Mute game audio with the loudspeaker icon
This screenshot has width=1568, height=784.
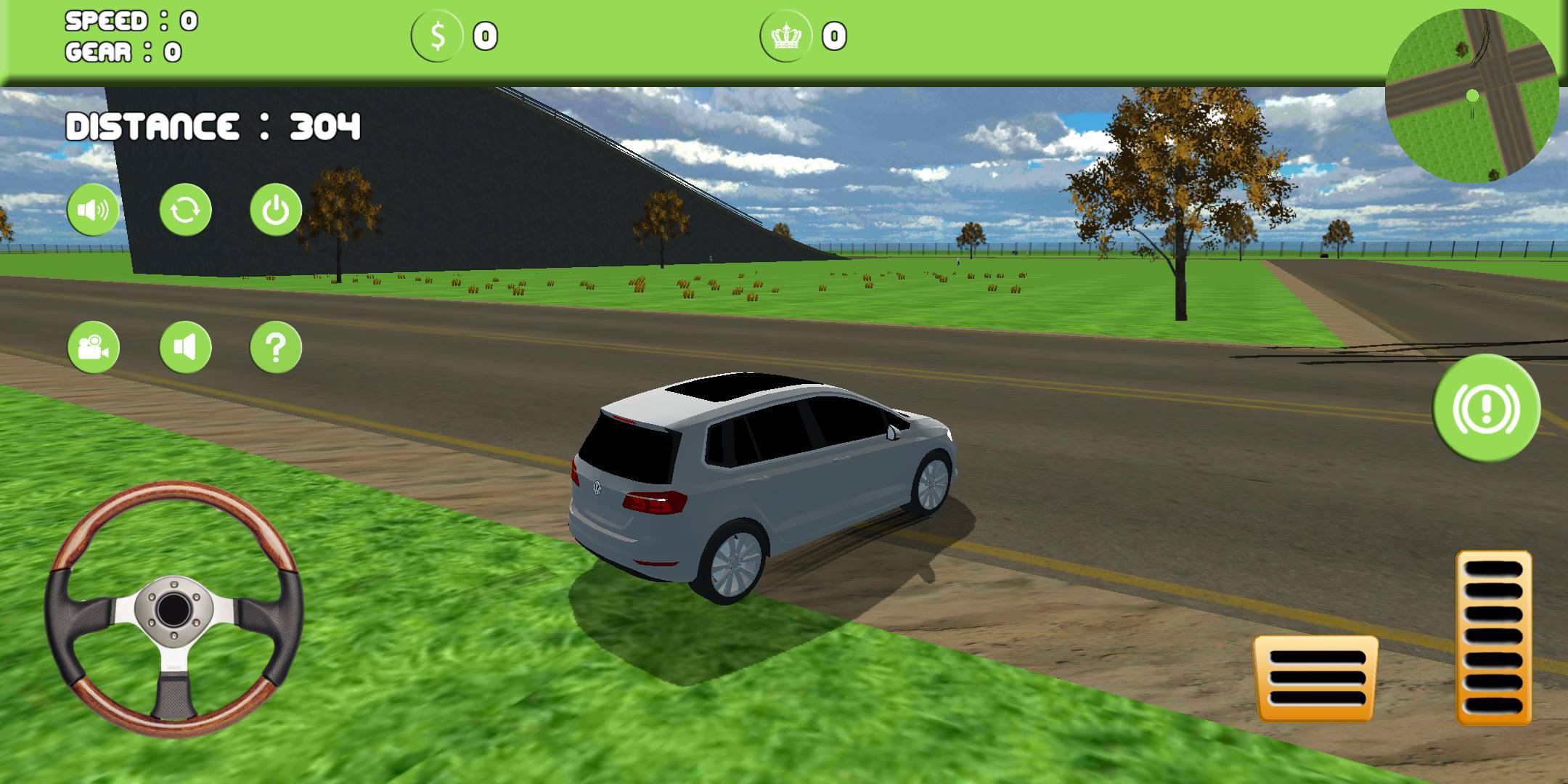pos(92,210)
